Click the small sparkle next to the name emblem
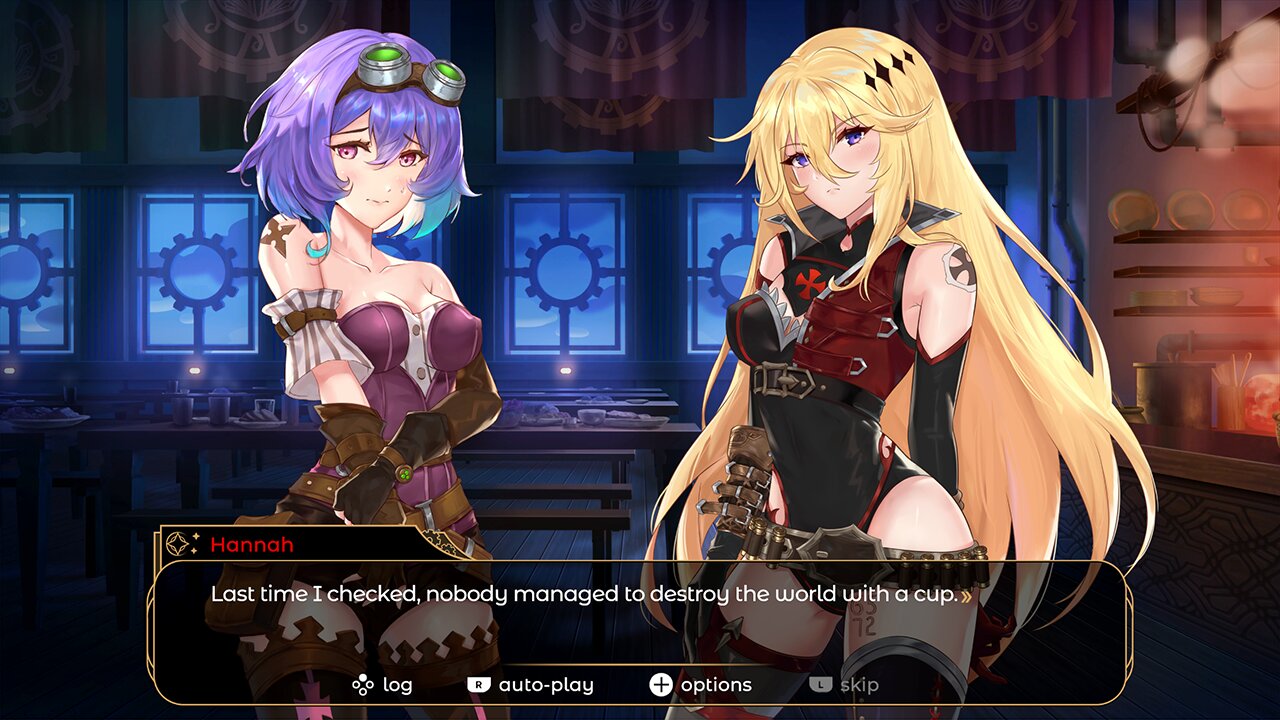Viewport: 1280px width, 720px height. coord(193,537)
